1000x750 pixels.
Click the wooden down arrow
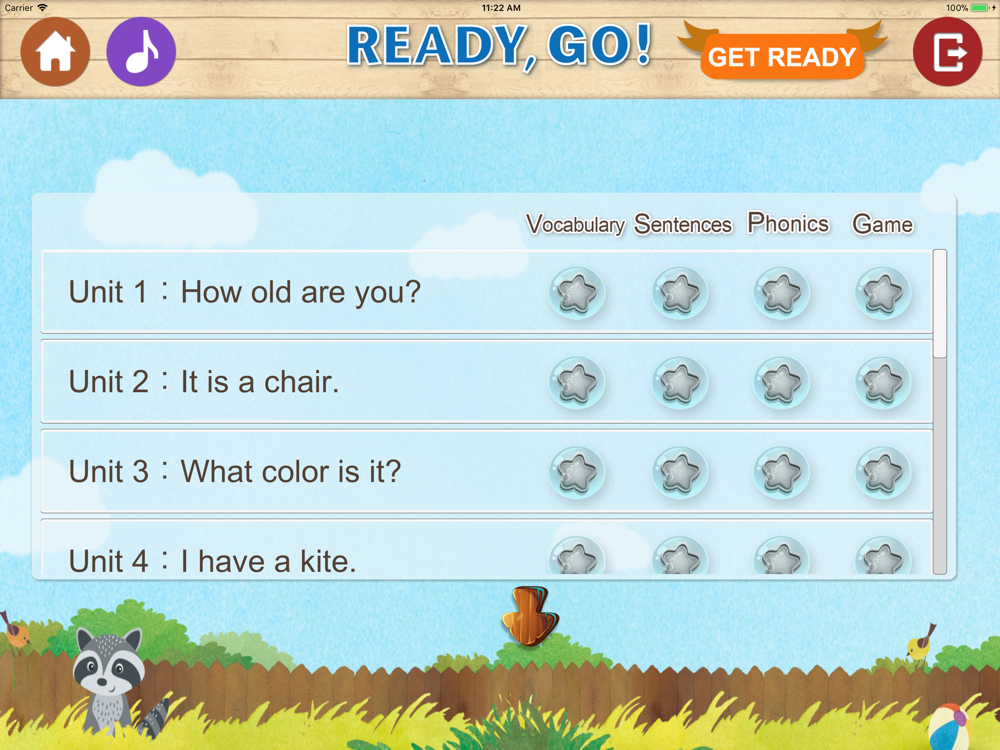[x=529, y=615]
